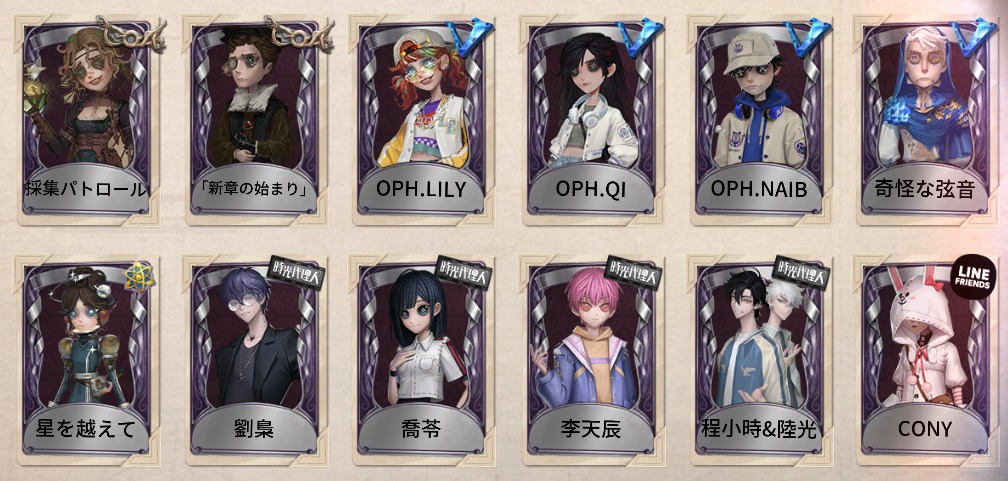Pick the OPH.NAIB costume card
The image size is (1008, 481).
[758, 120]
